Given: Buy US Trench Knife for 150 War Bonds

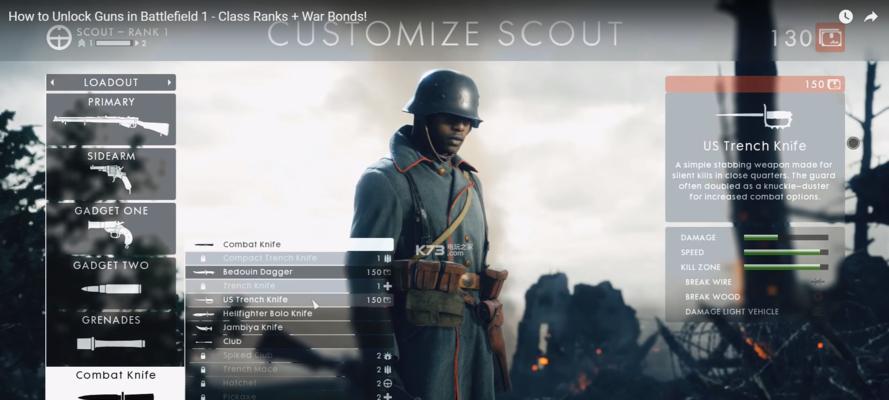Looking at the screenshot, I should click(755, 84).
